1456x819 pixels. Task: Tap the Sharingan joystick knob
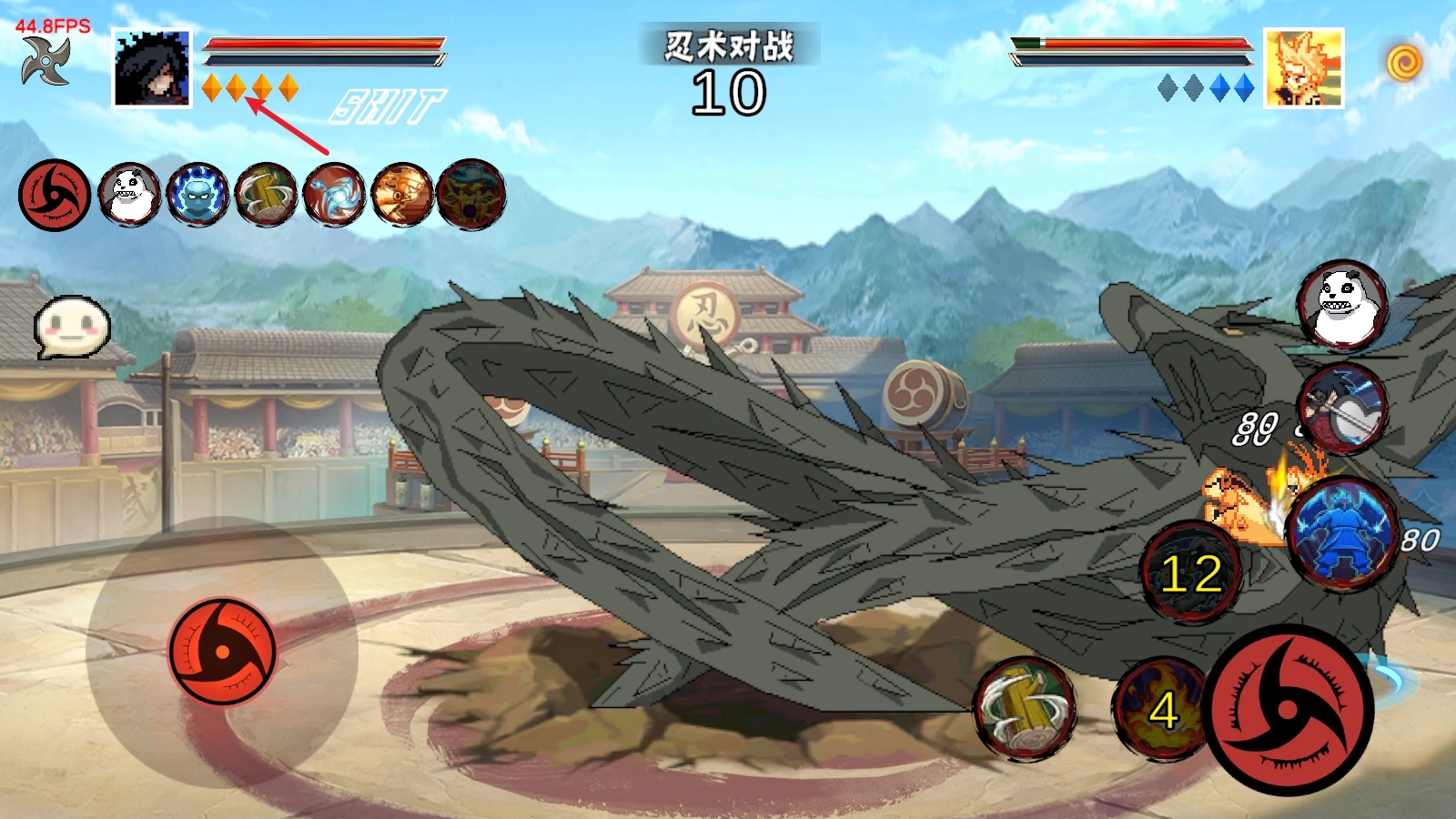click(222, 652)
